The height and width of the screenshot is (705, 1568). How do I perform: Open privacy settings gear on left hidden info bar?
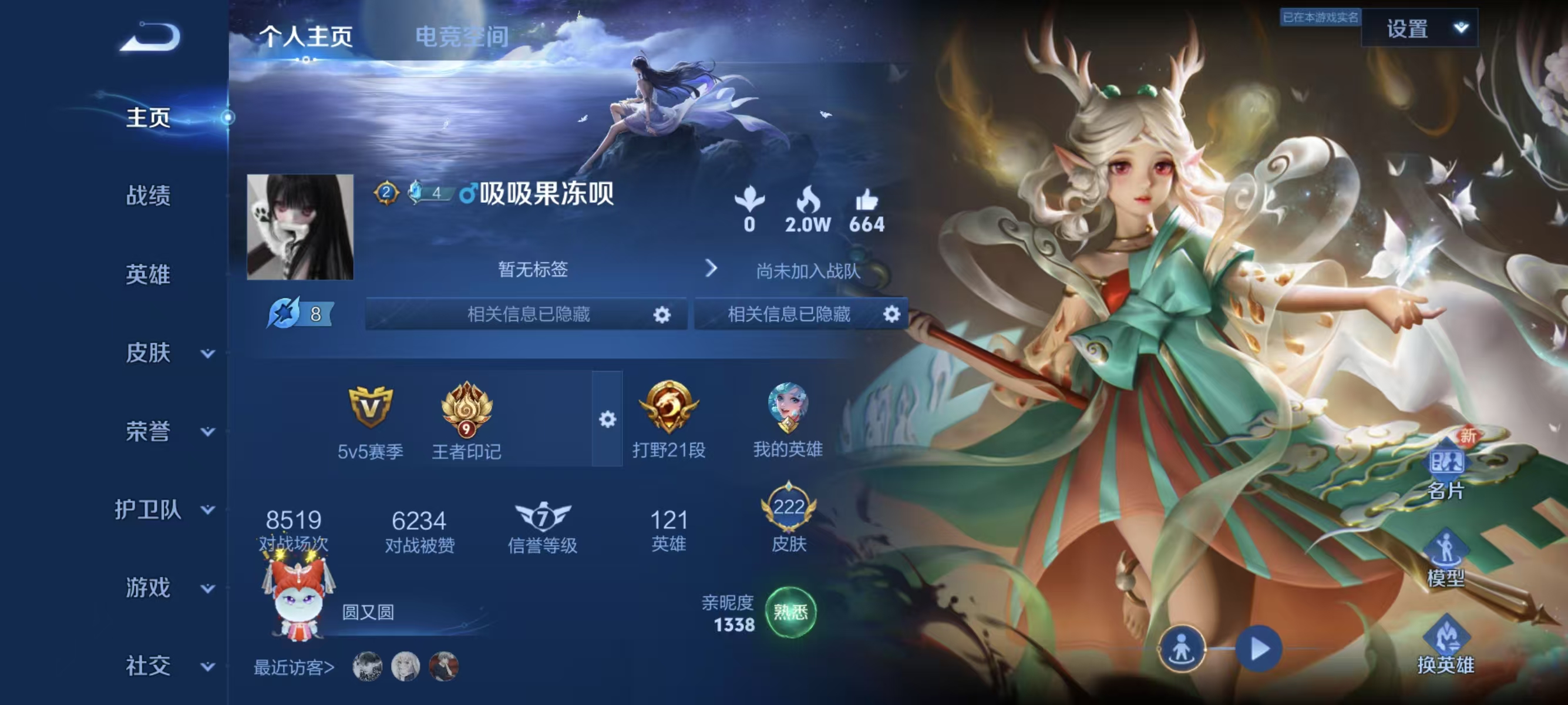[x=663, y=315]
